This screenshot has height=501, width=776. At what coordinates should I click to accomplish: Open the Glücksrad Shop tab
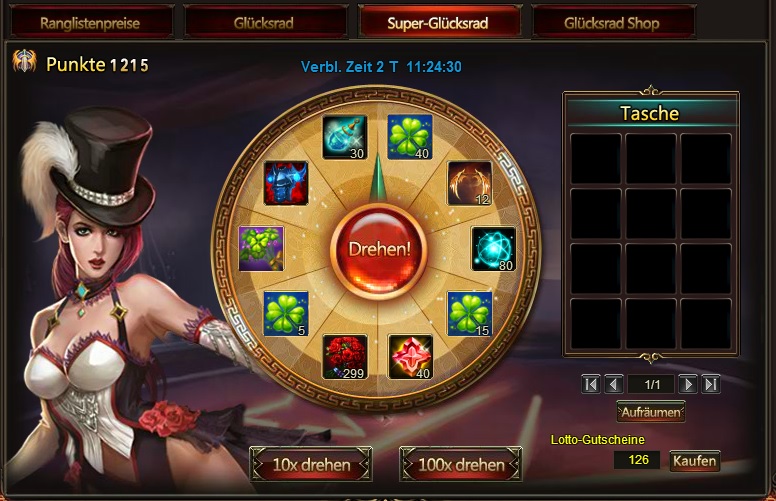tap(612, 22)
